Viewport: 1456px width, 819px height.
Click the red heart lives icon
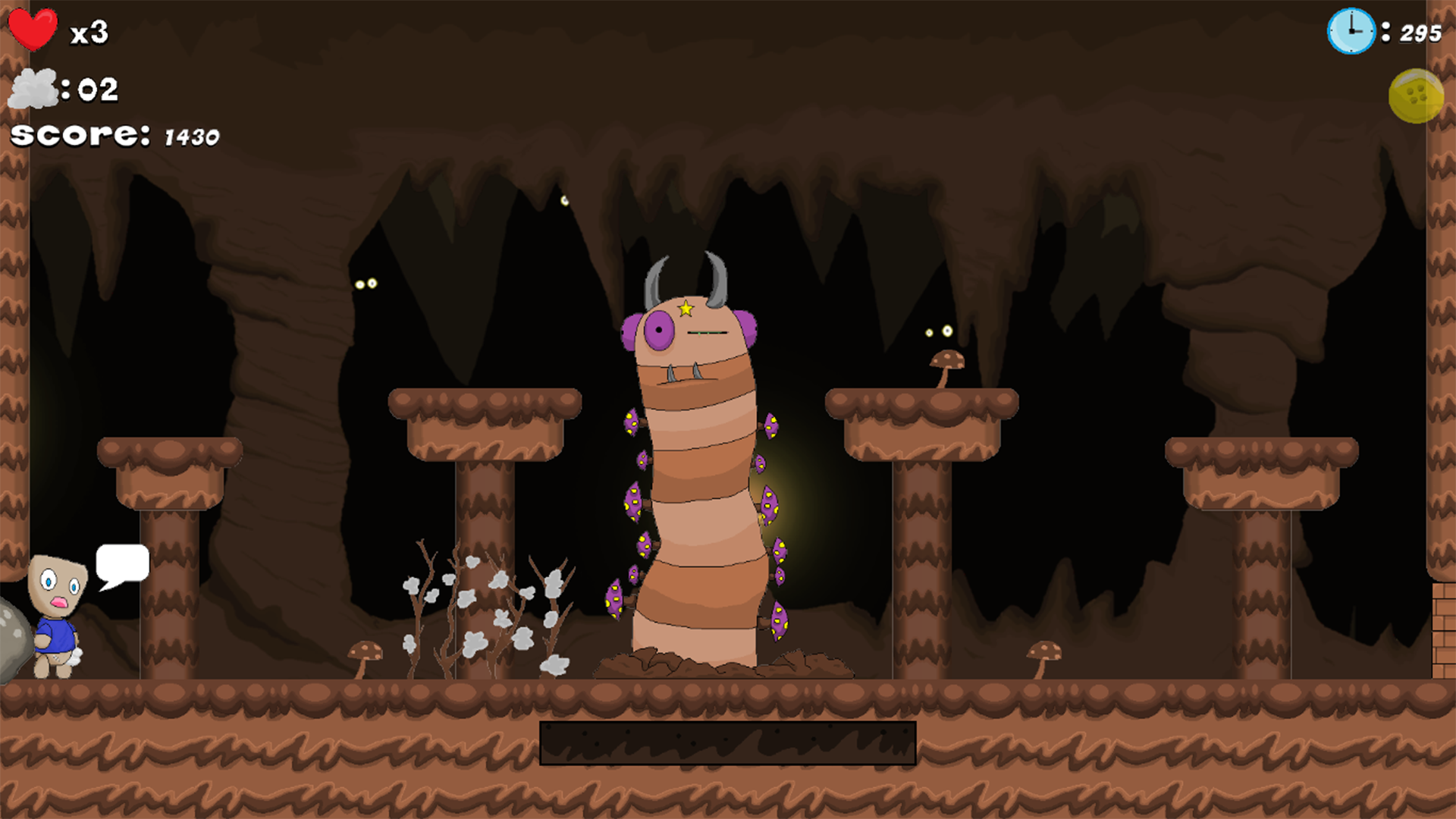[32, 30]
